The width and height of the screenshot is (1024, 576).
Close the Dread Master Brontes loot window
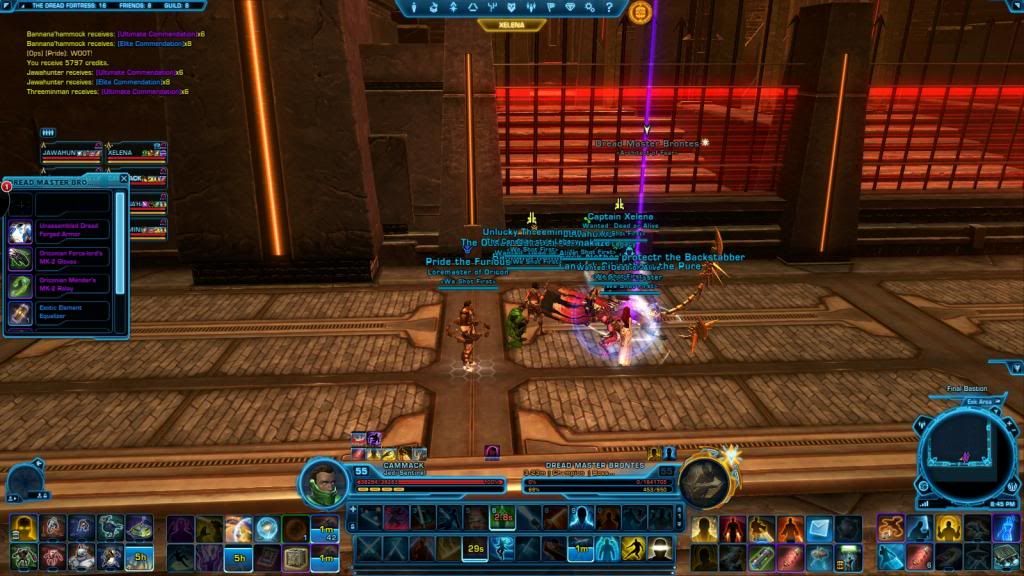pos(124,179)
